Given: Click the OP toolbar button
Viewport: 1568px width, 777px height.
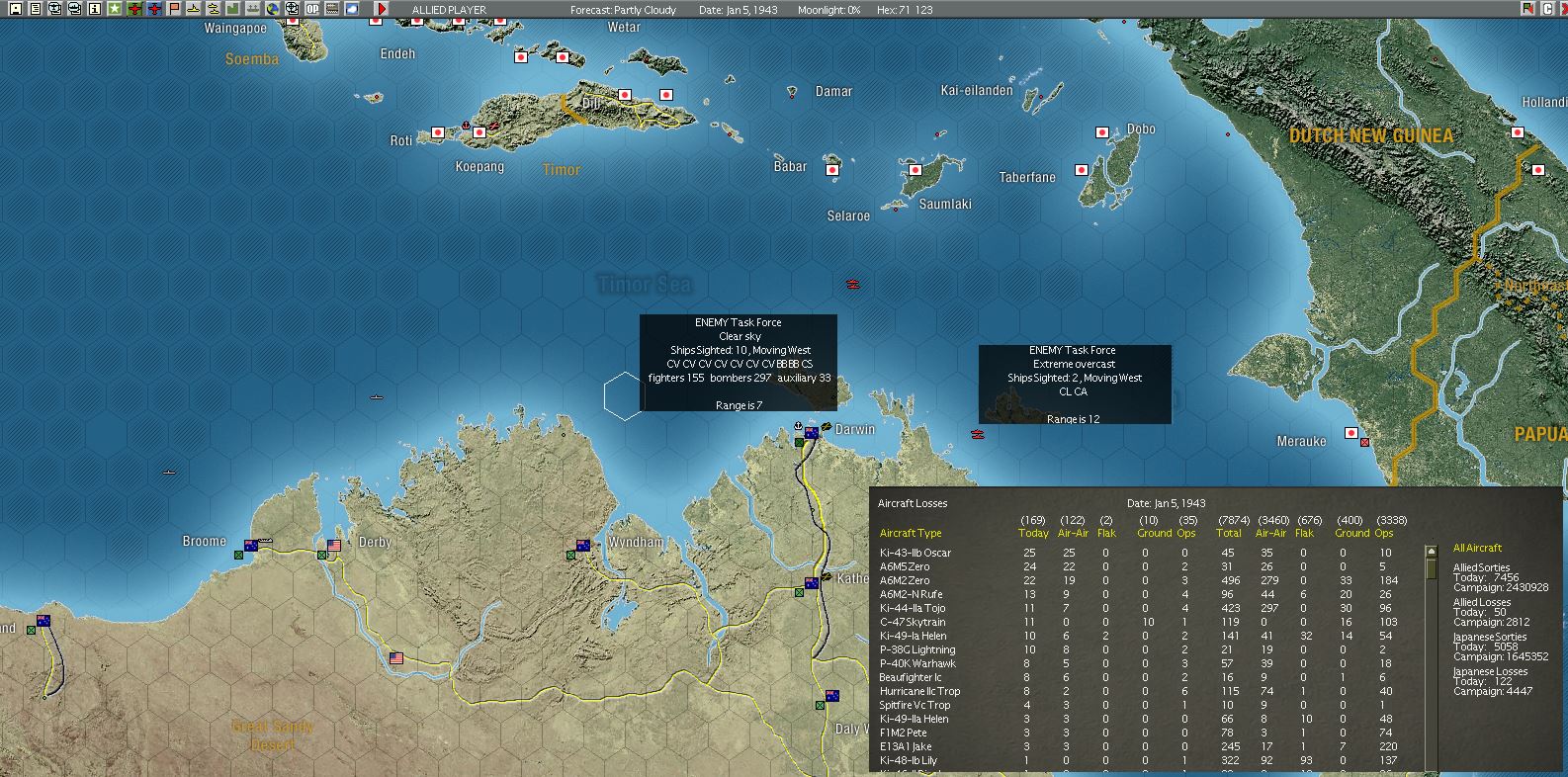Looking at the screenshot, I should coord(312,9).
